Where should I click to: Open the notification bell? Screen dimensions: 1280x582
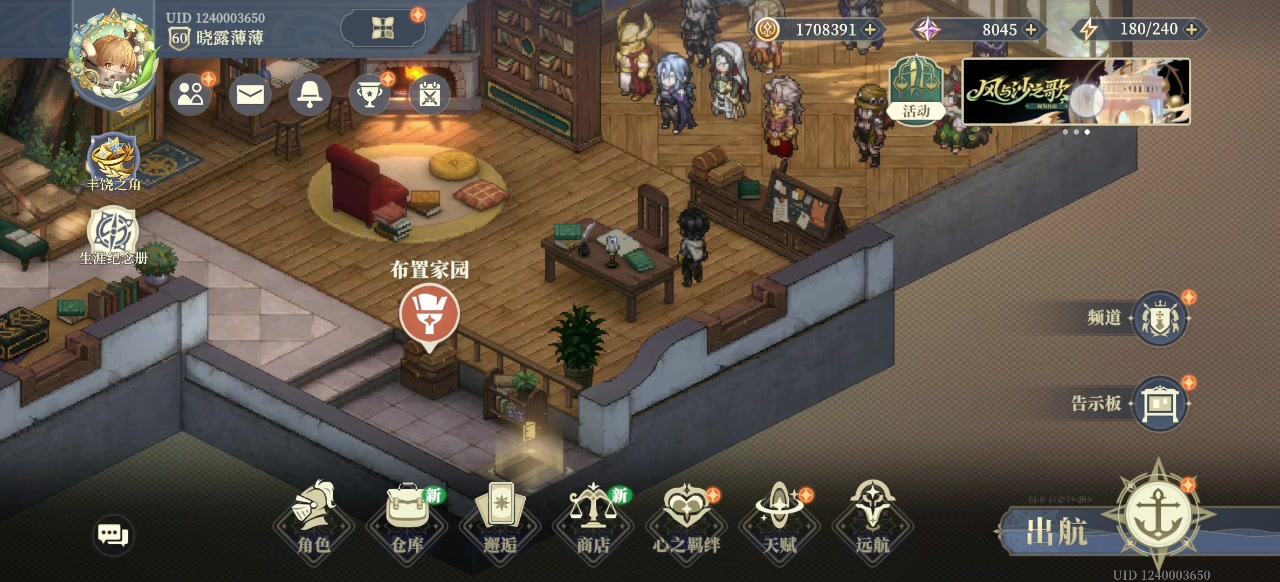point(310,94)
